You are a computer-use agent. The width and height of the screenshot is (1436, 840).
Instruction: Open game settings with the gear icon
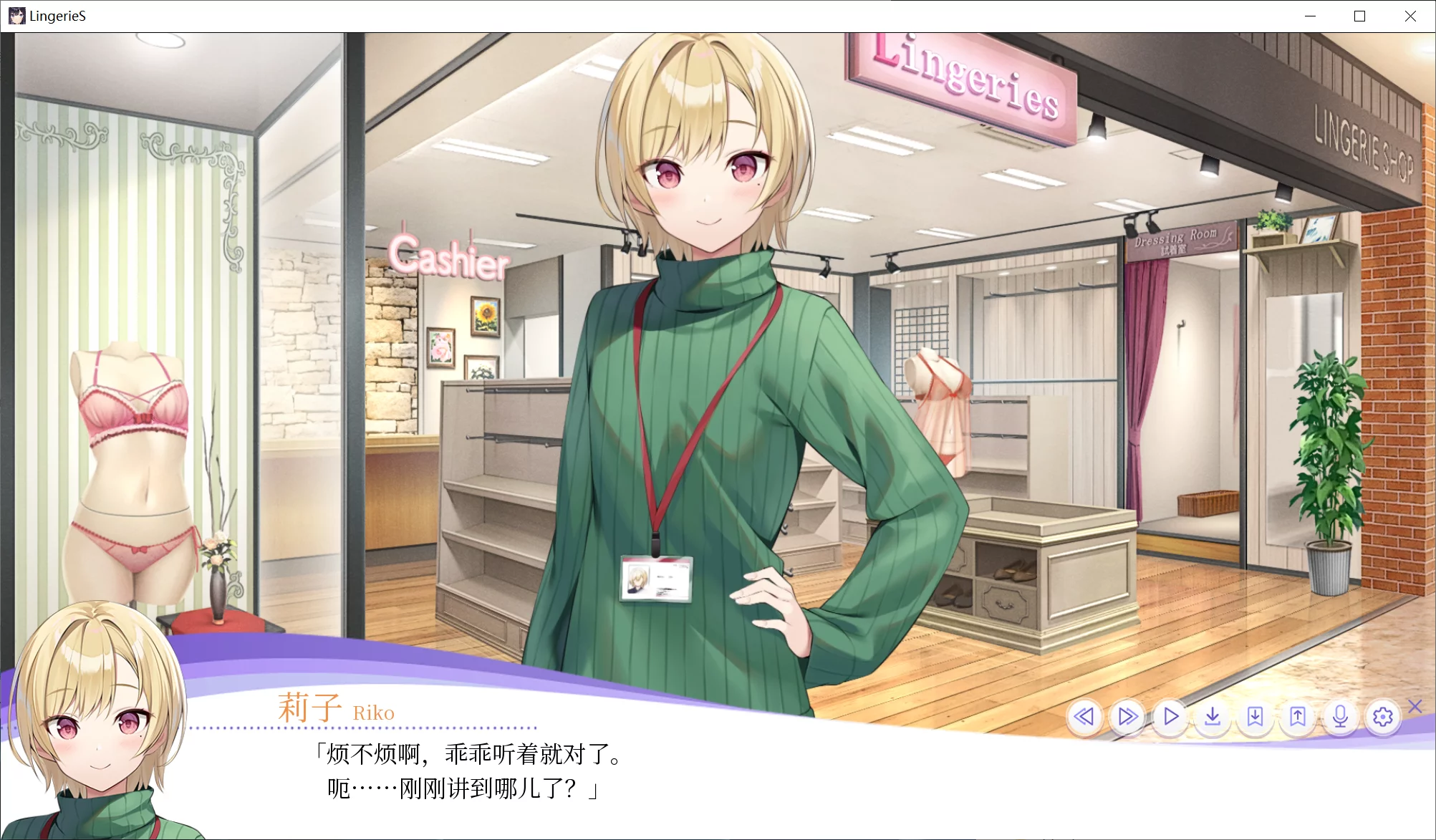coord(1382,716)
